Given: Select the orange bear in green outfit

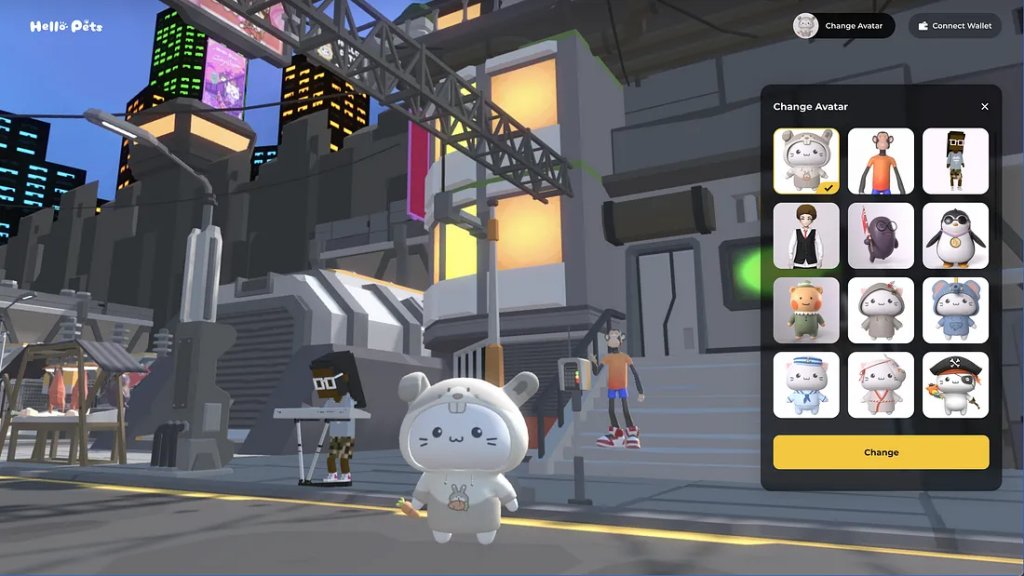Looking at the screenshot, I should coord(806,310).
